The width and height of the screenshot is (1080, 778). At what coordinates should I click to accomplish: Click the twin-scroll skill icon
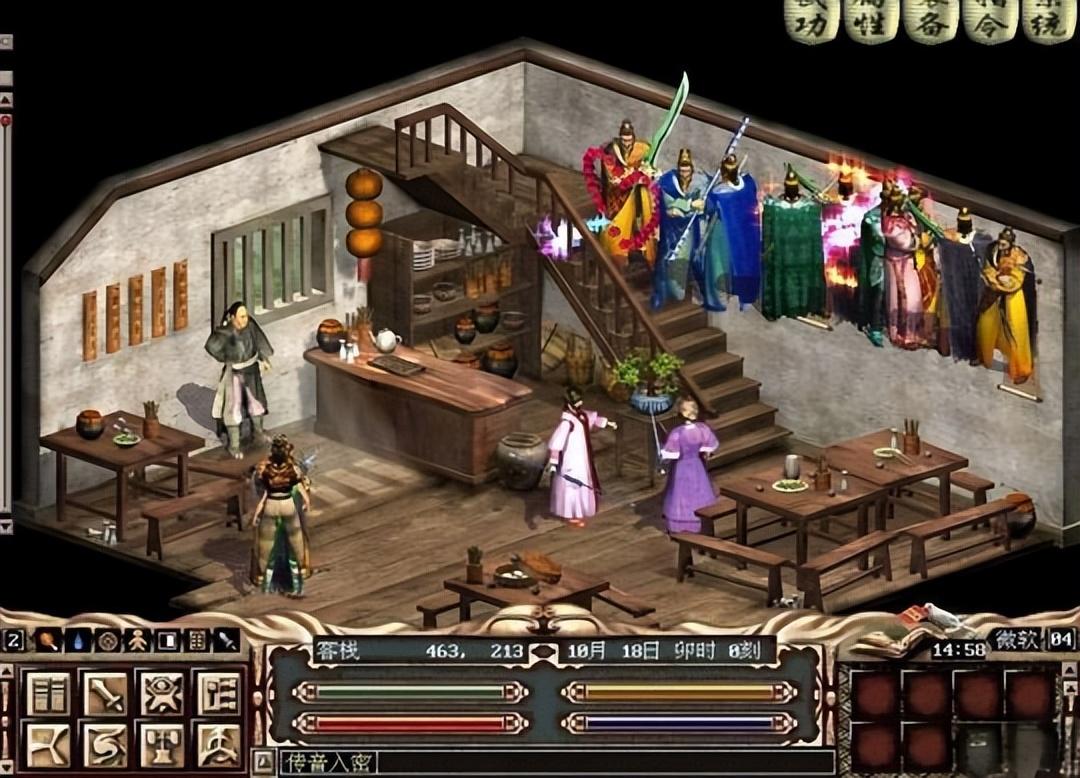[48, 694]
